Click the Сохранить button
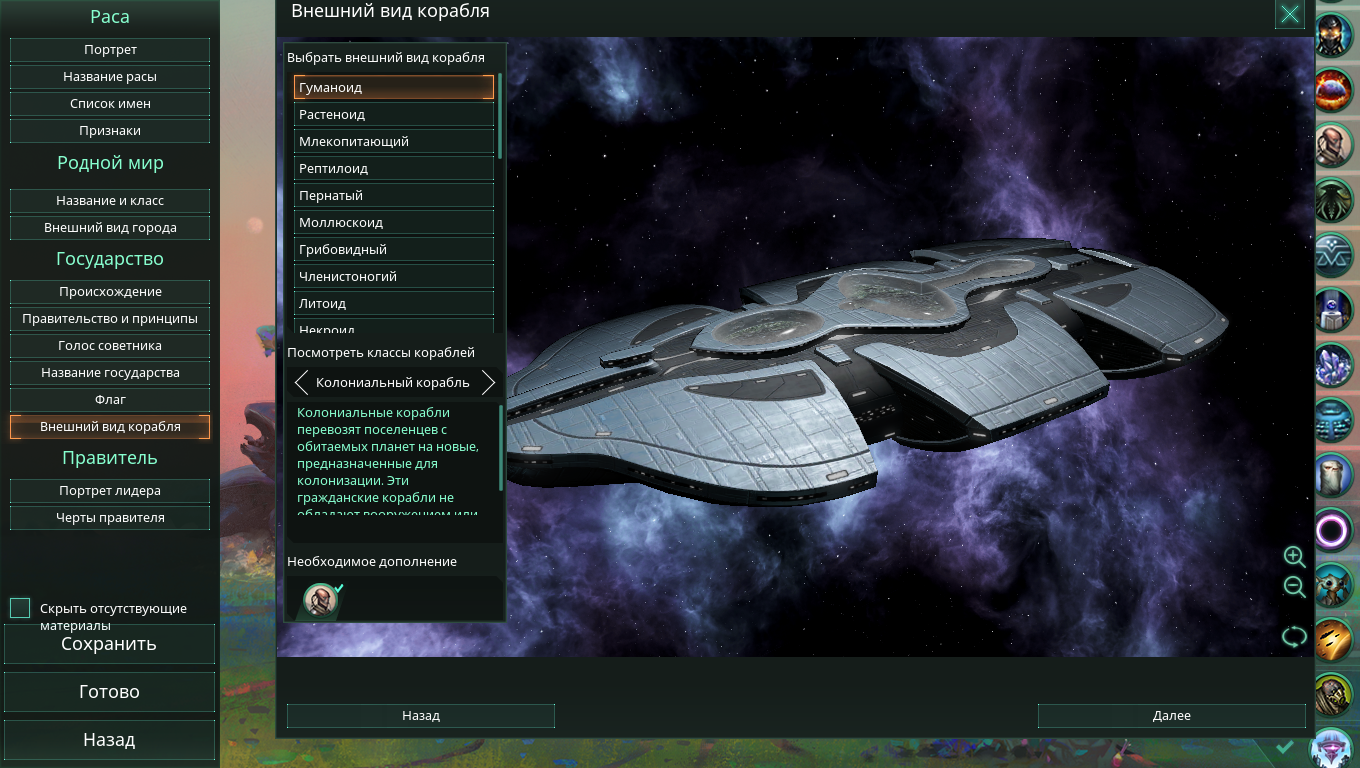The height and width of the screenshot is (768, 1360). pyautogui.click(x=109, y=644)
